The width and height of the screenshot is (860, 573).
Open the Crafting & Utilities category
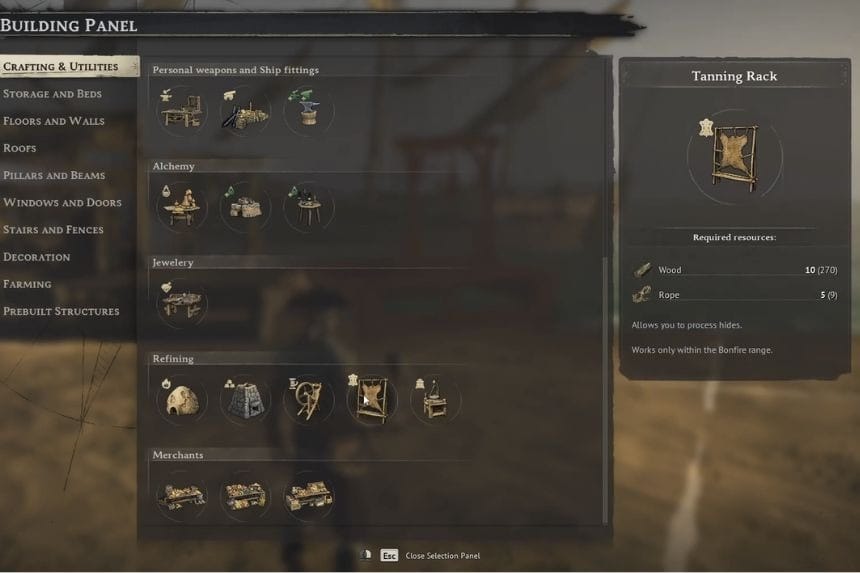[60, 67]
